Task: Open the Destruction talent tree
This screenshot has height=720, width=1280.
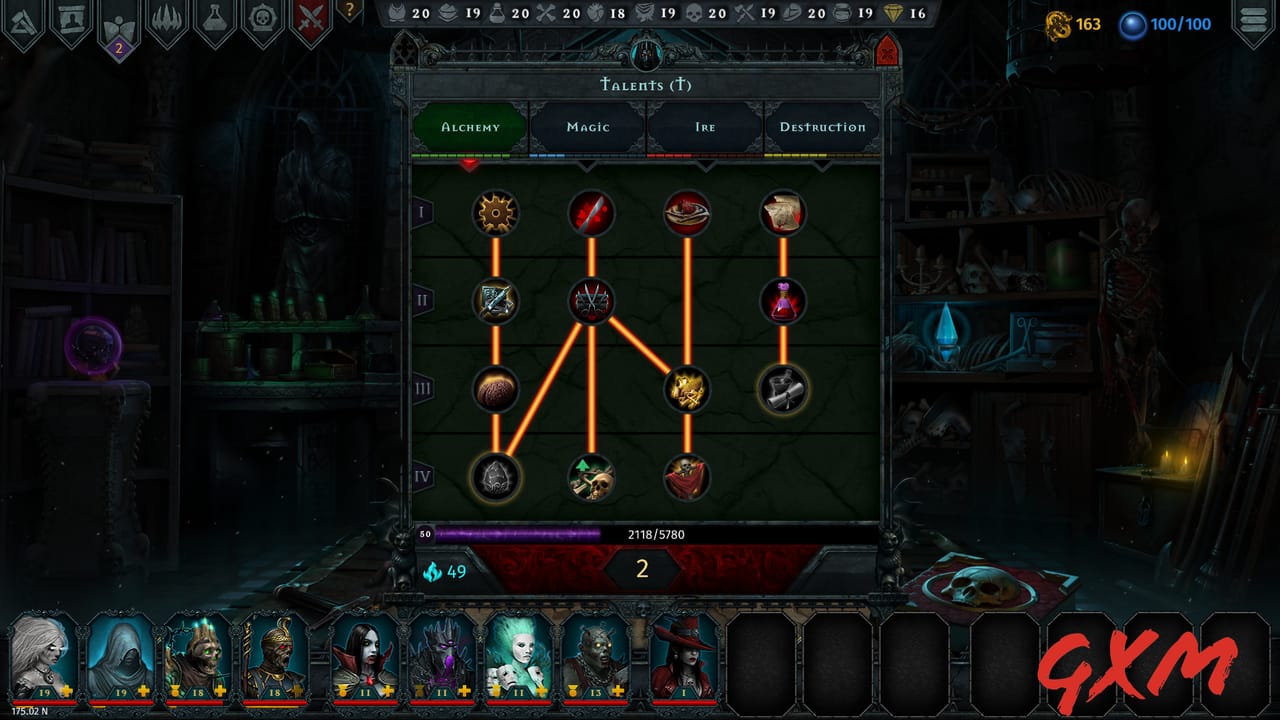Action: pos(823,127)
